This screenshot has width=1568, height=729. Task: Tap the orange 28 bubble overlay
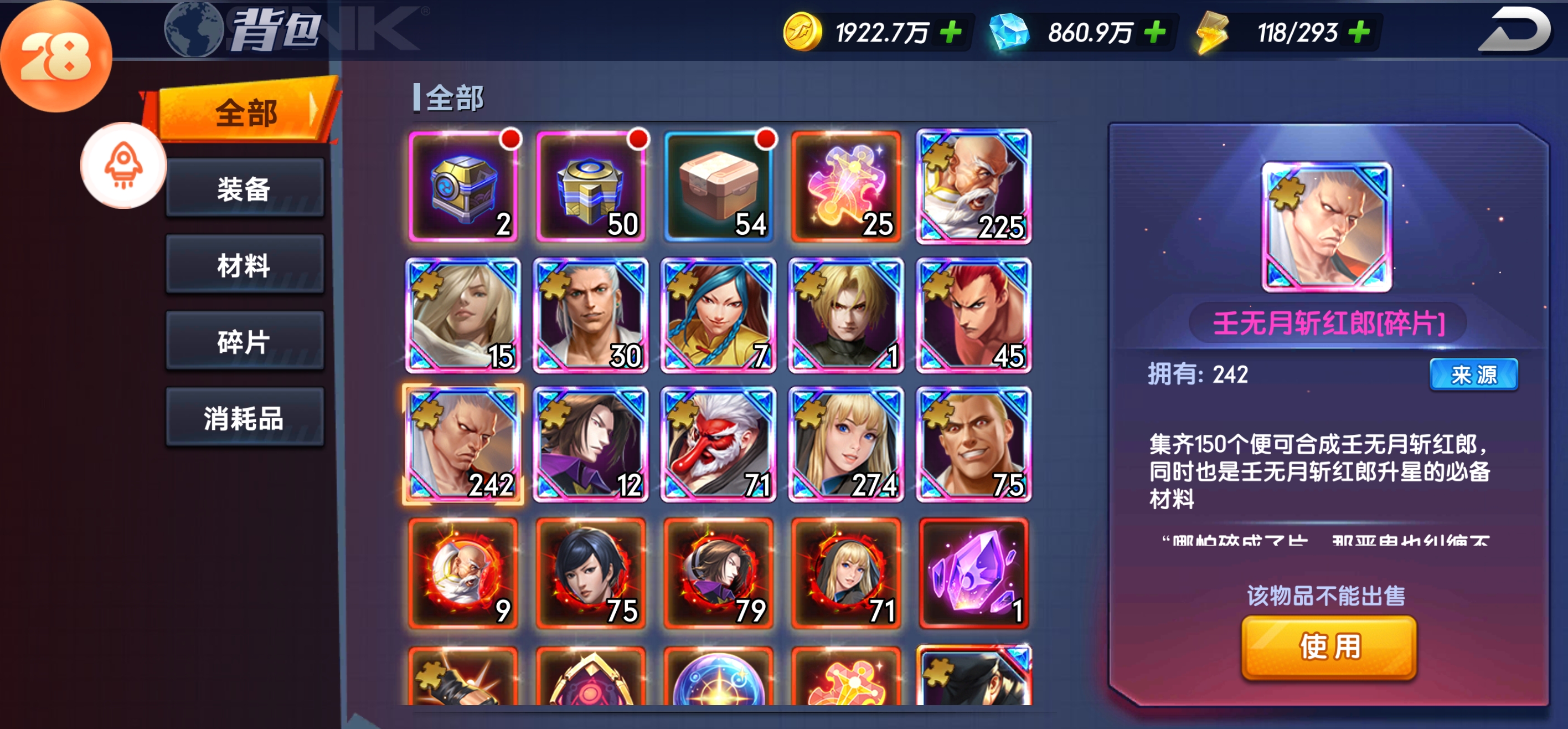click(x=56, y=56)
